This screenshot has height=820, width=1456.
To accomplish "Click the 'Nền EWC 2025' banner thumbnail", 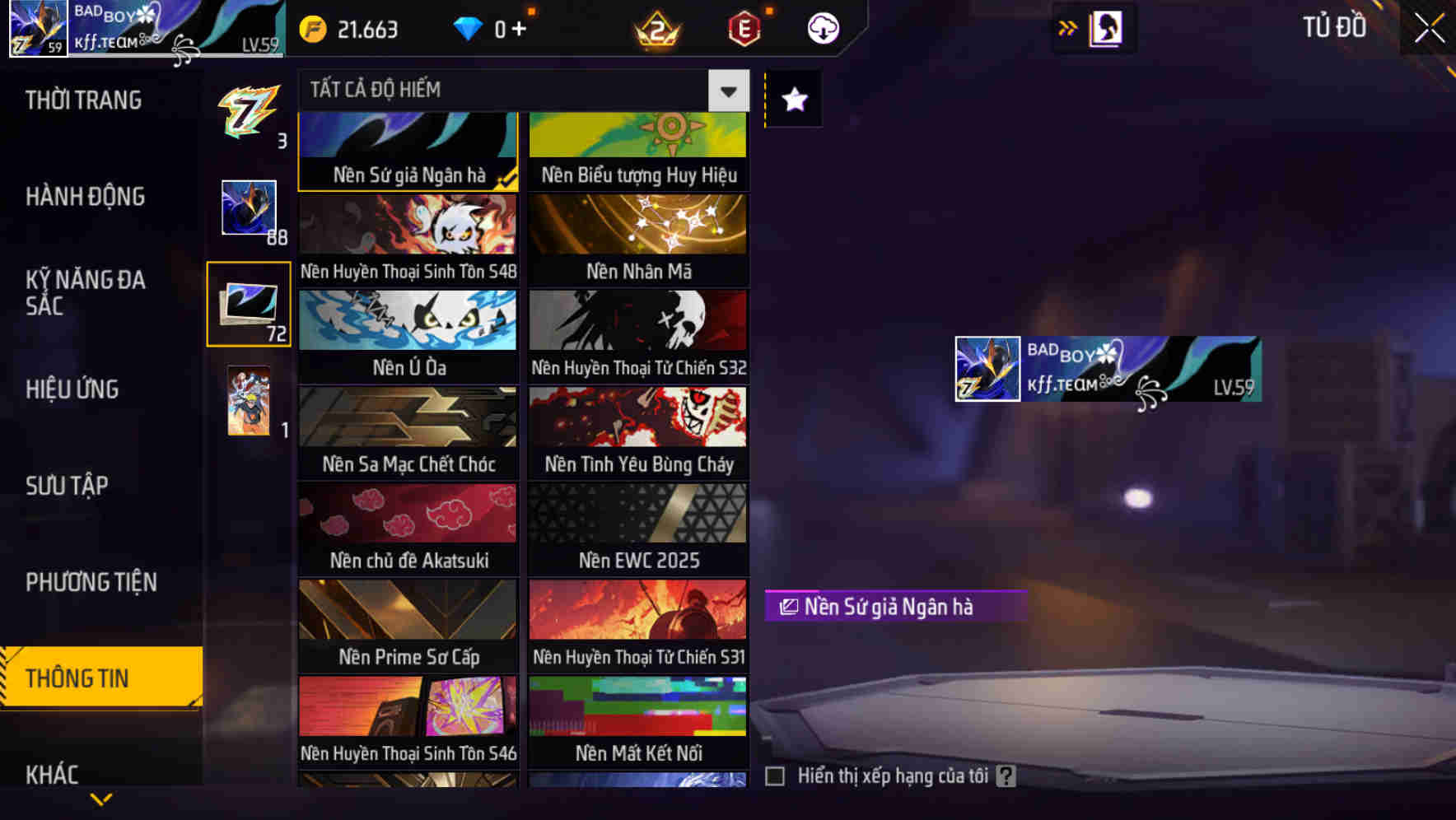I will (637, 514).
